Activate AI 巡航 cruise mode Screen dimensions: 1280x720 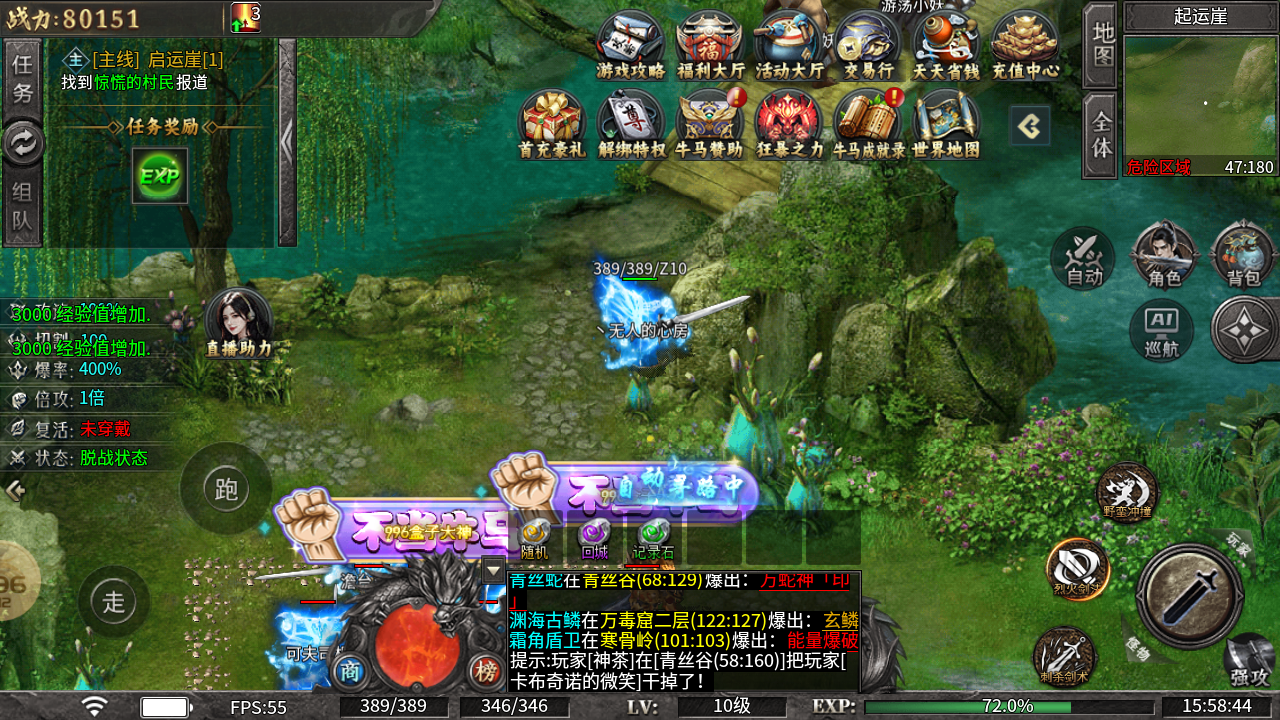1161,330
